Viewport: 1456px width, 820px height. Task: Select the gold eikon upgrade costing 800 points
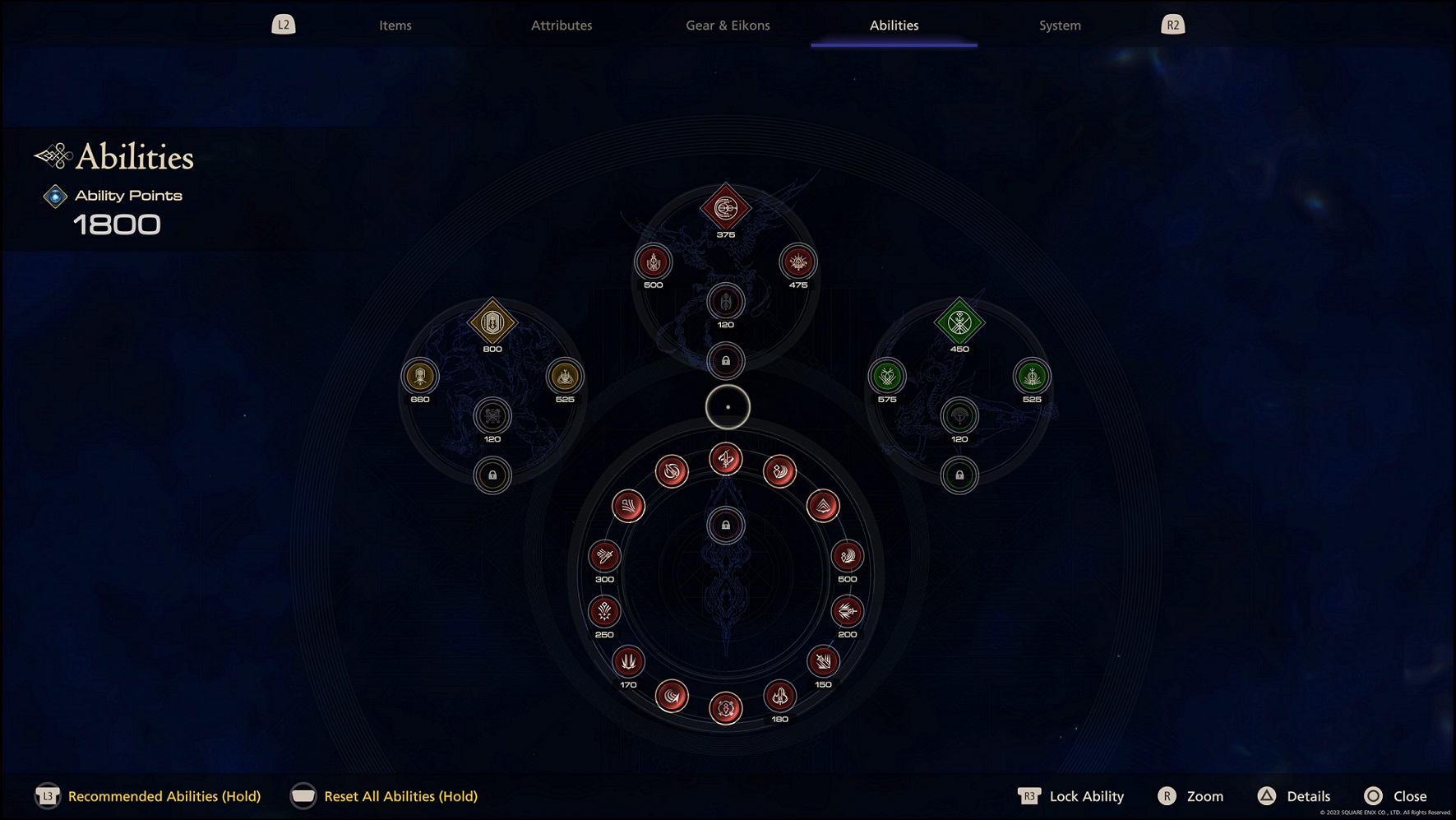(491, 324)
